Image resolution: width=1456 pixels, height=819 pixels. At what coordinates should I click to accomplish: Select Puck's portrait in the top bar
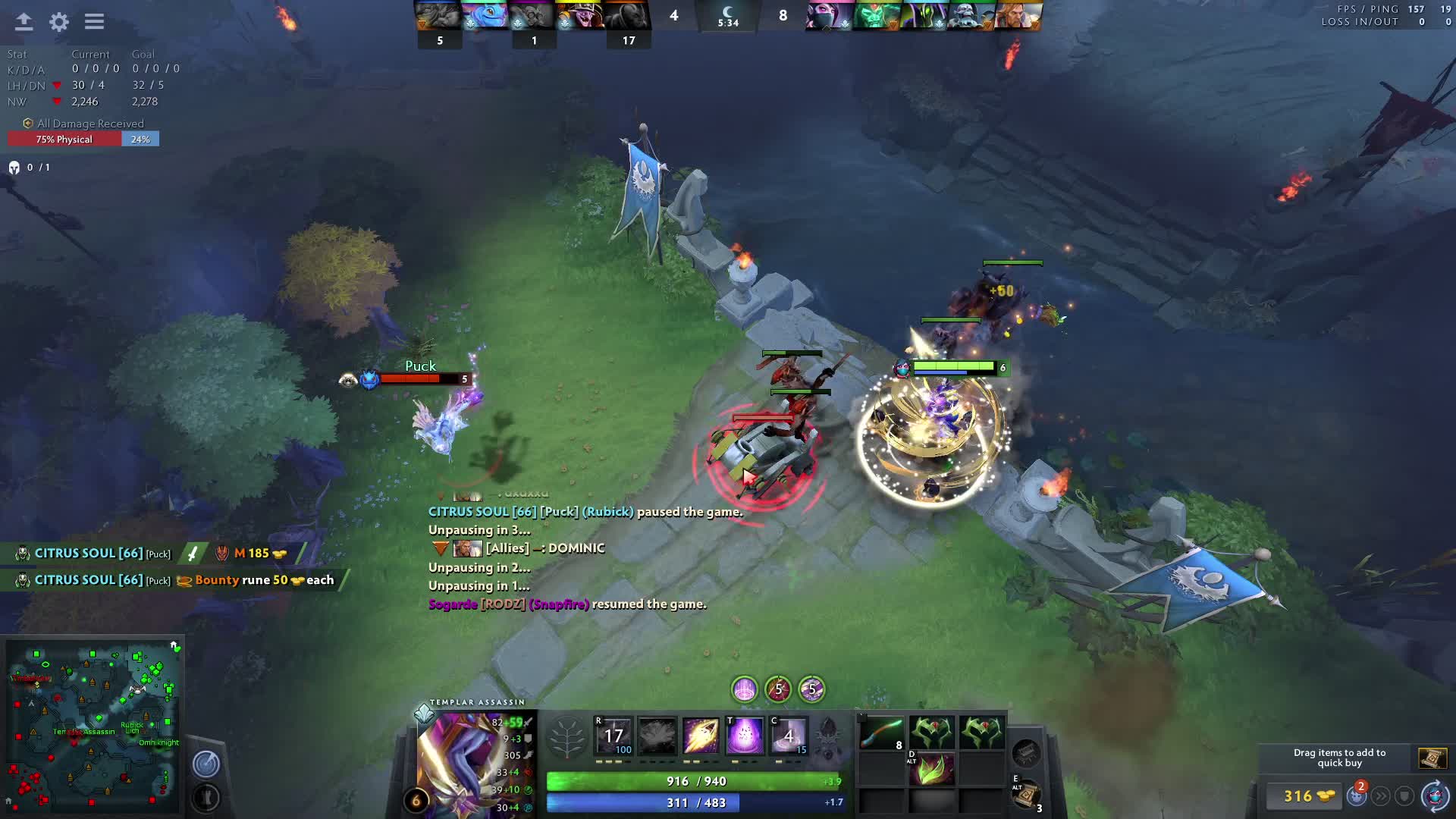[485, 16]
